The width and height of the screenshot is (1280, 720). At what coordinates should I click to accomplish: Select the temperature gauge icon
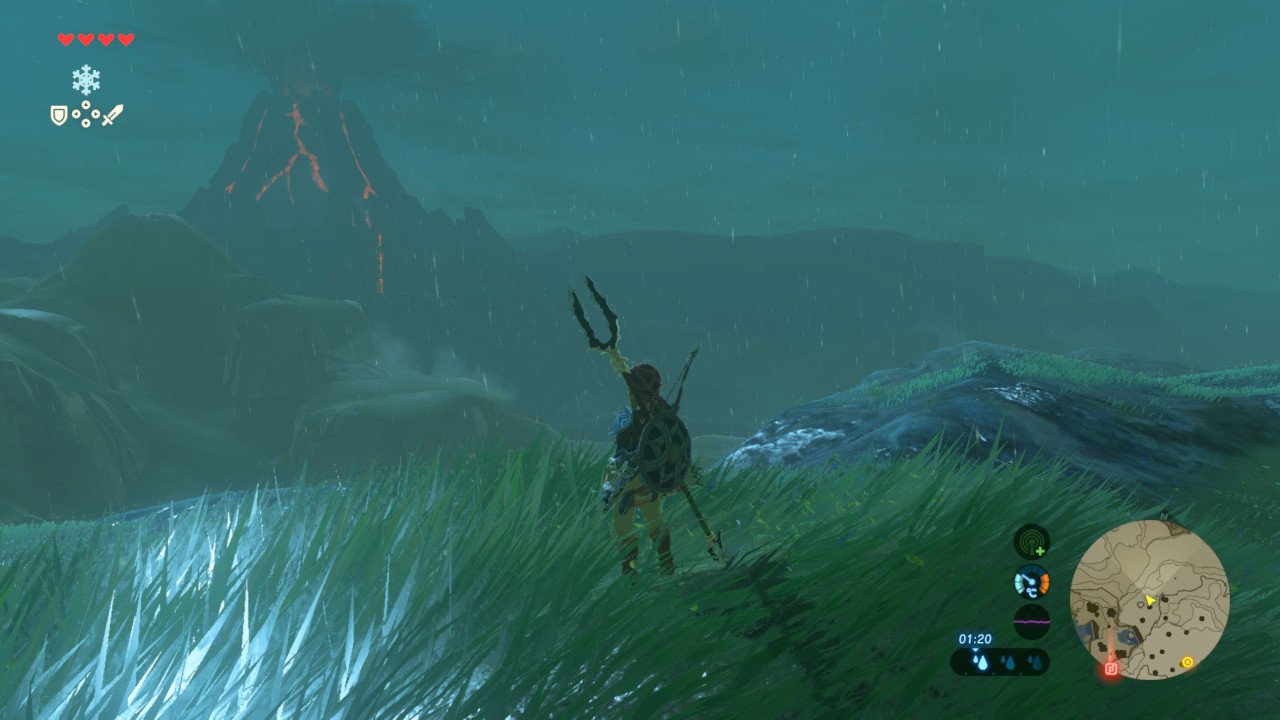point(1031,581)
